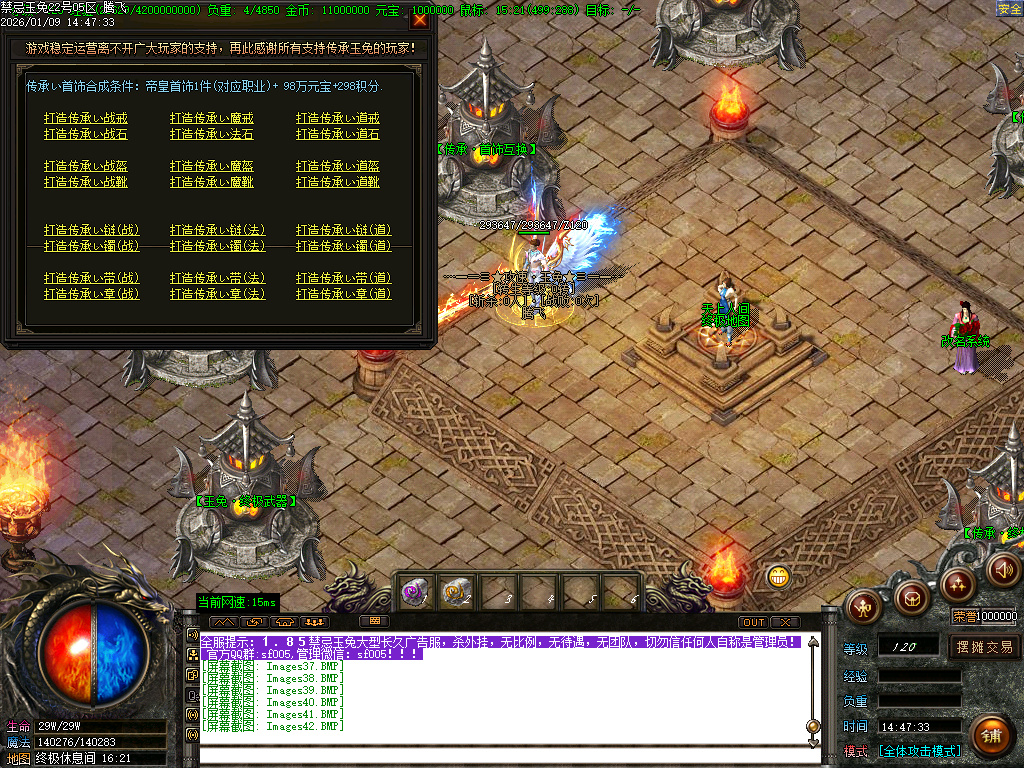Choose 打造传承い战戒 forge link
The height and width of the screenshot is (768, 1024).
85,118
